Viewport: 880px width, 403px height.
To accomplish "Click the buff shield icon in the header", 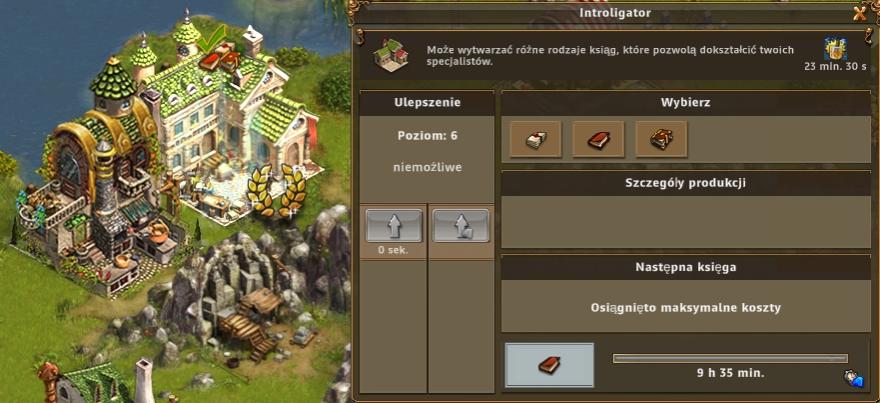I will [x=835, y=49].
